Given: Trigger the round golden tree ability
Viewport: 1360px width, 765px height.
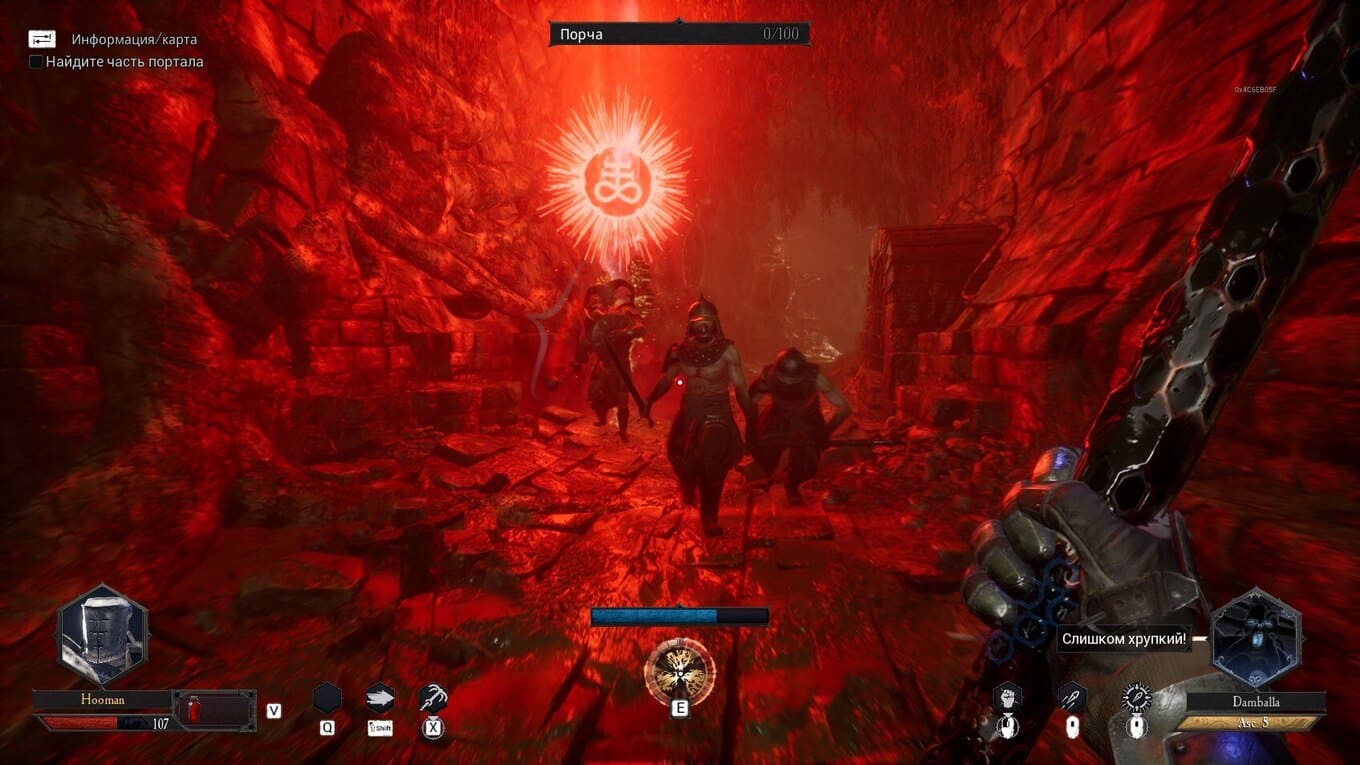Looking at the screenshot, I should (680, 668).
